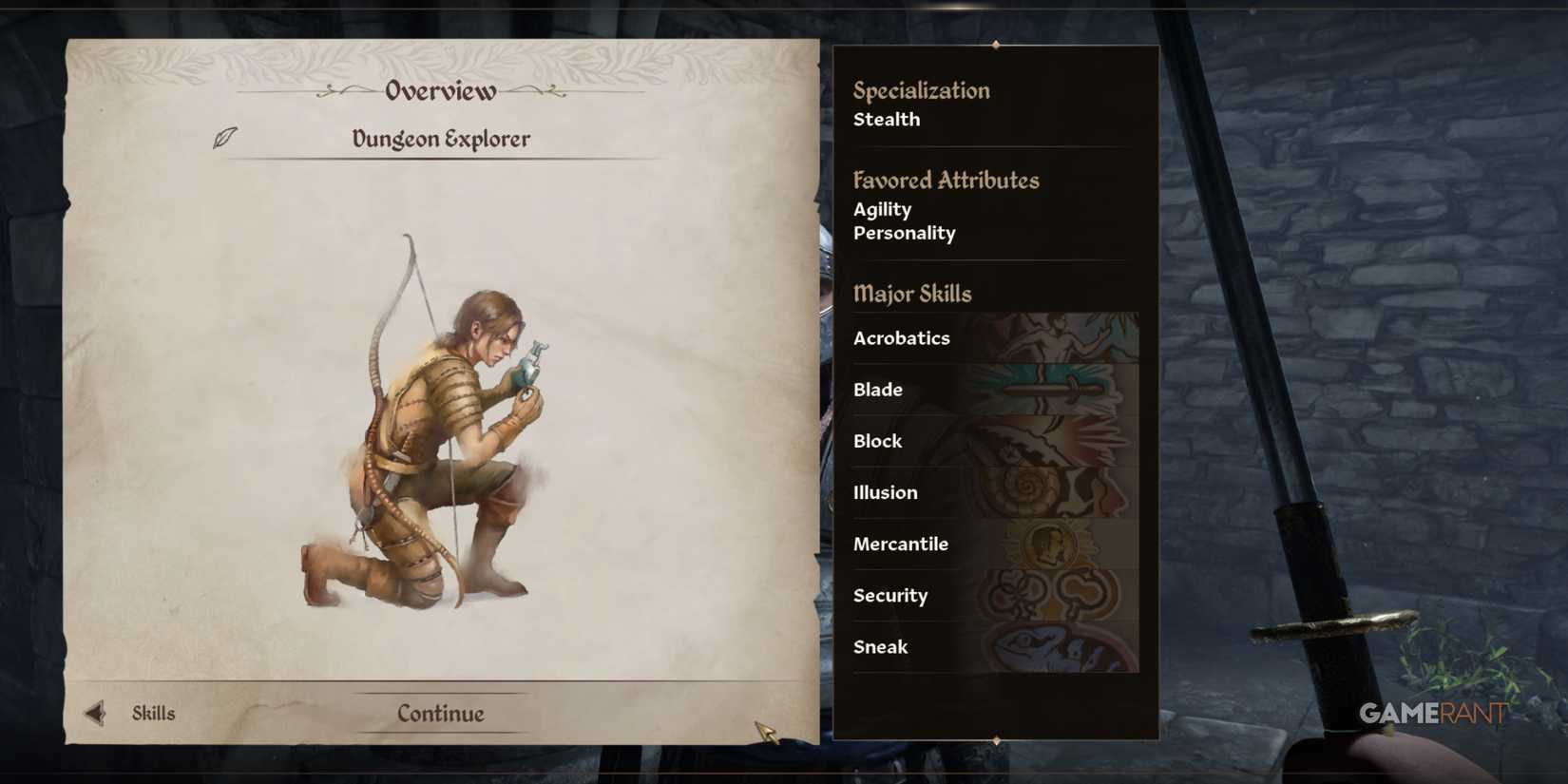Return to the Skills page

point(152,713)
